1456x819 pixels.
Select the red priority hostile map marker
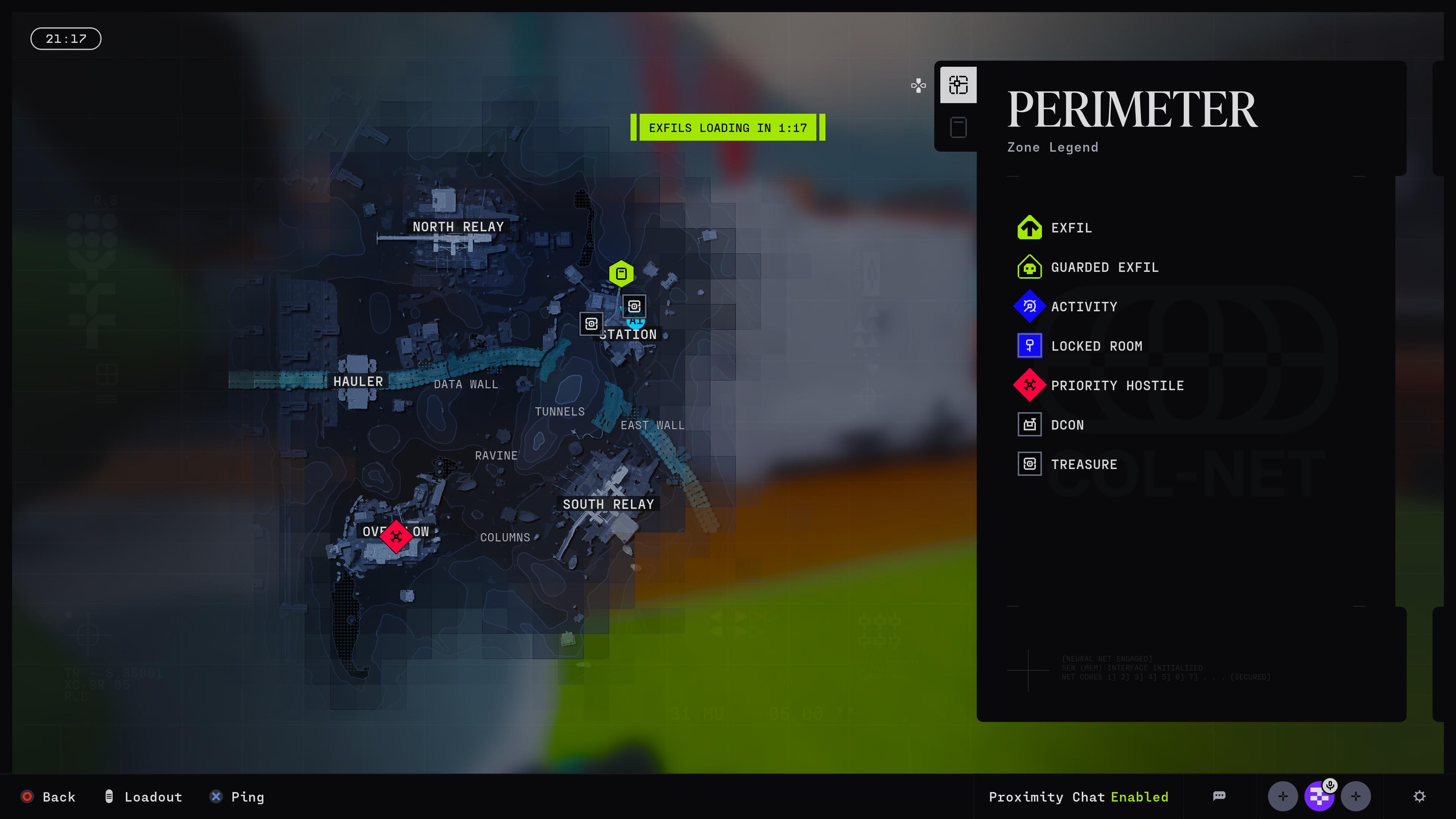tap(395, 536)
